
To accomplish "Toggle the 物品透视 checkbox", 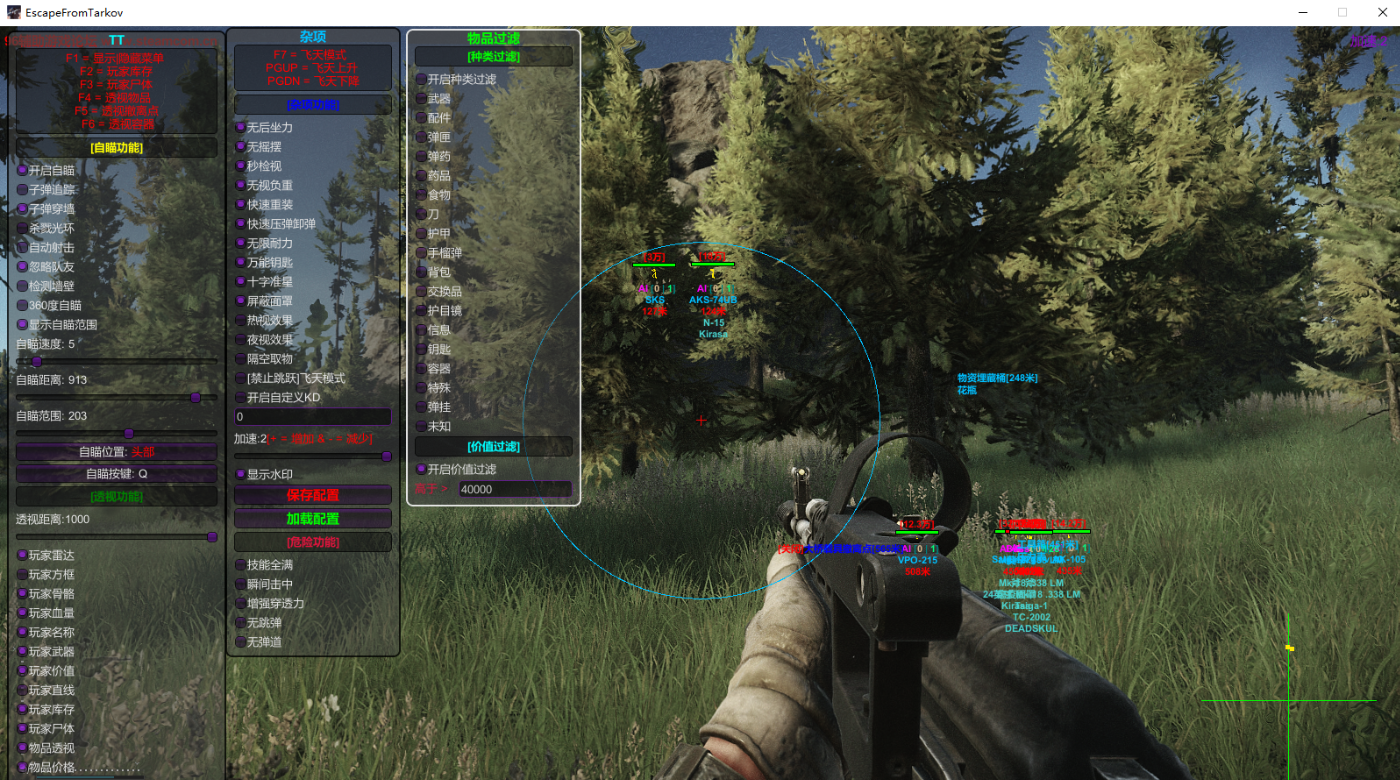I will click(22, 747).
